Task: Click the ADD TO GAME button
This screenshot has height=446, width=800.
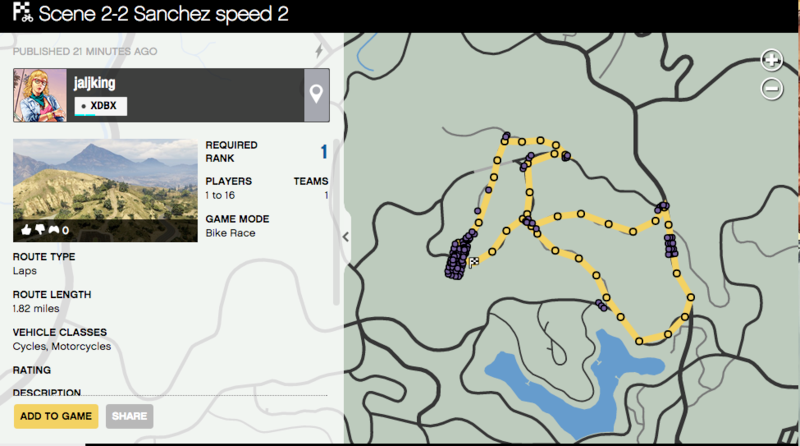Action: 55,416
